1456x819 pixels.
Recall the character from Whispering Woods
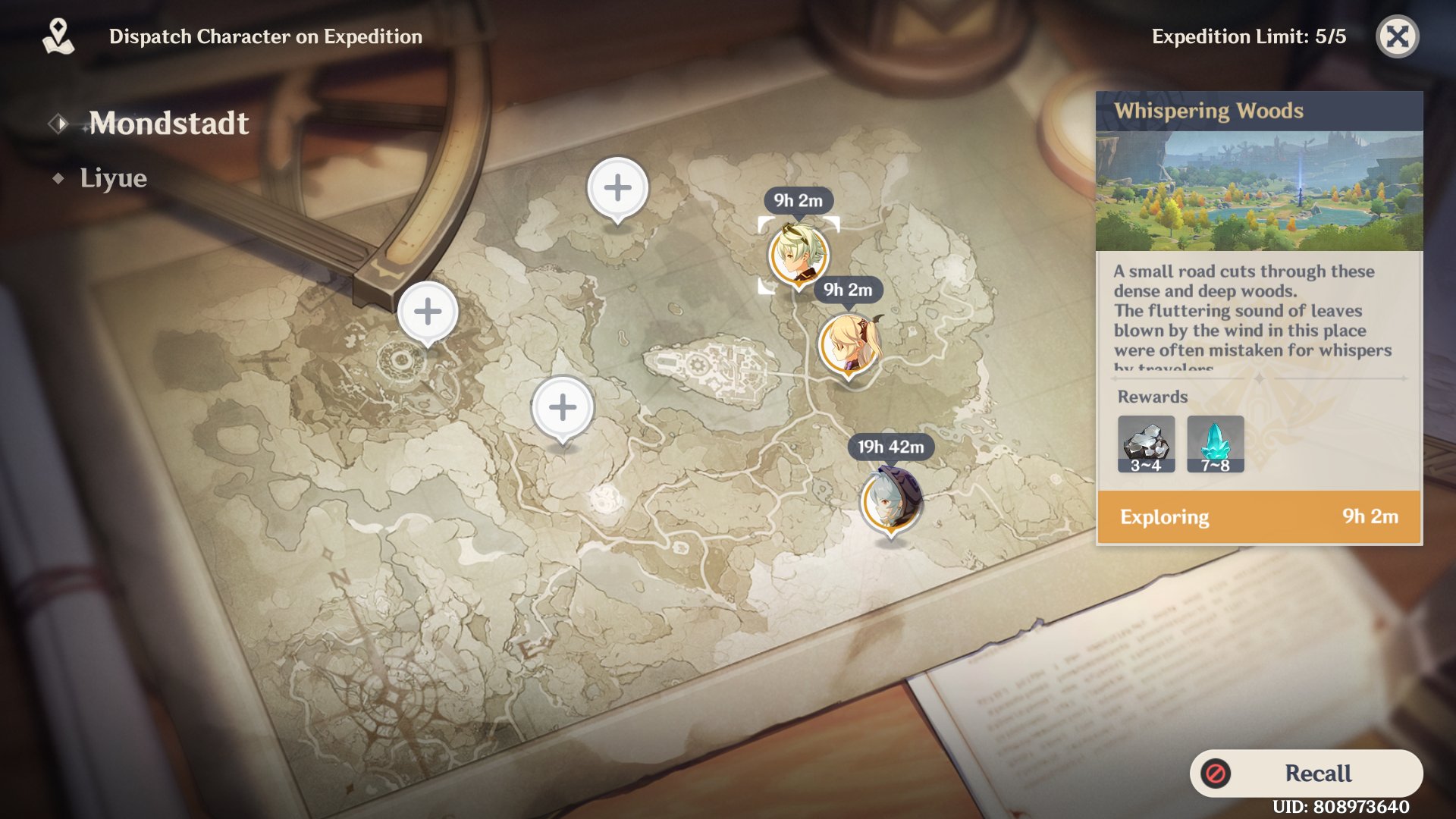pos(1306,773)
